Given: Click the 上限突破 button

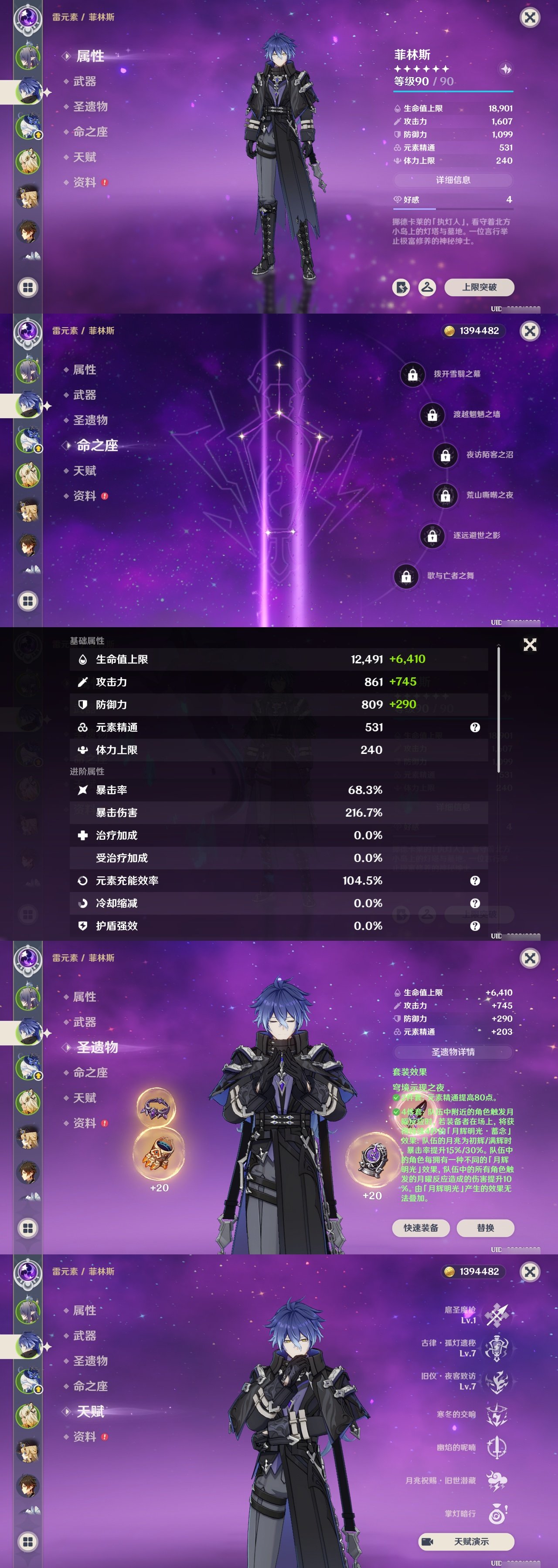Looking at the screenshot, I should (x=480, y=287).
